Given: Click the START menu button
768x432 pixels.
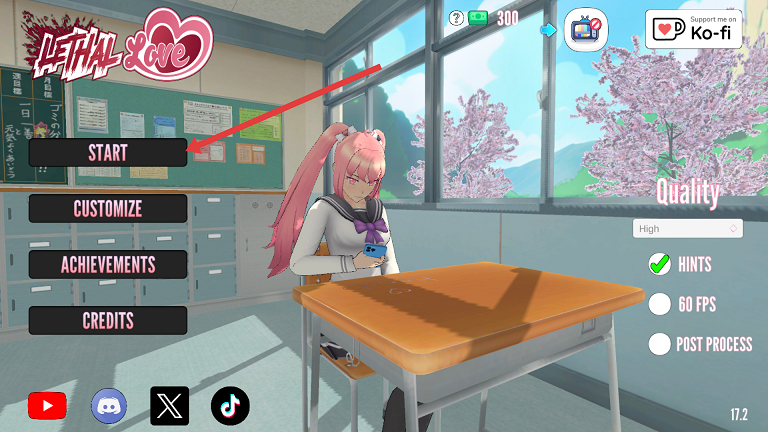Looking at the screenshot, I should click(107, 152).
